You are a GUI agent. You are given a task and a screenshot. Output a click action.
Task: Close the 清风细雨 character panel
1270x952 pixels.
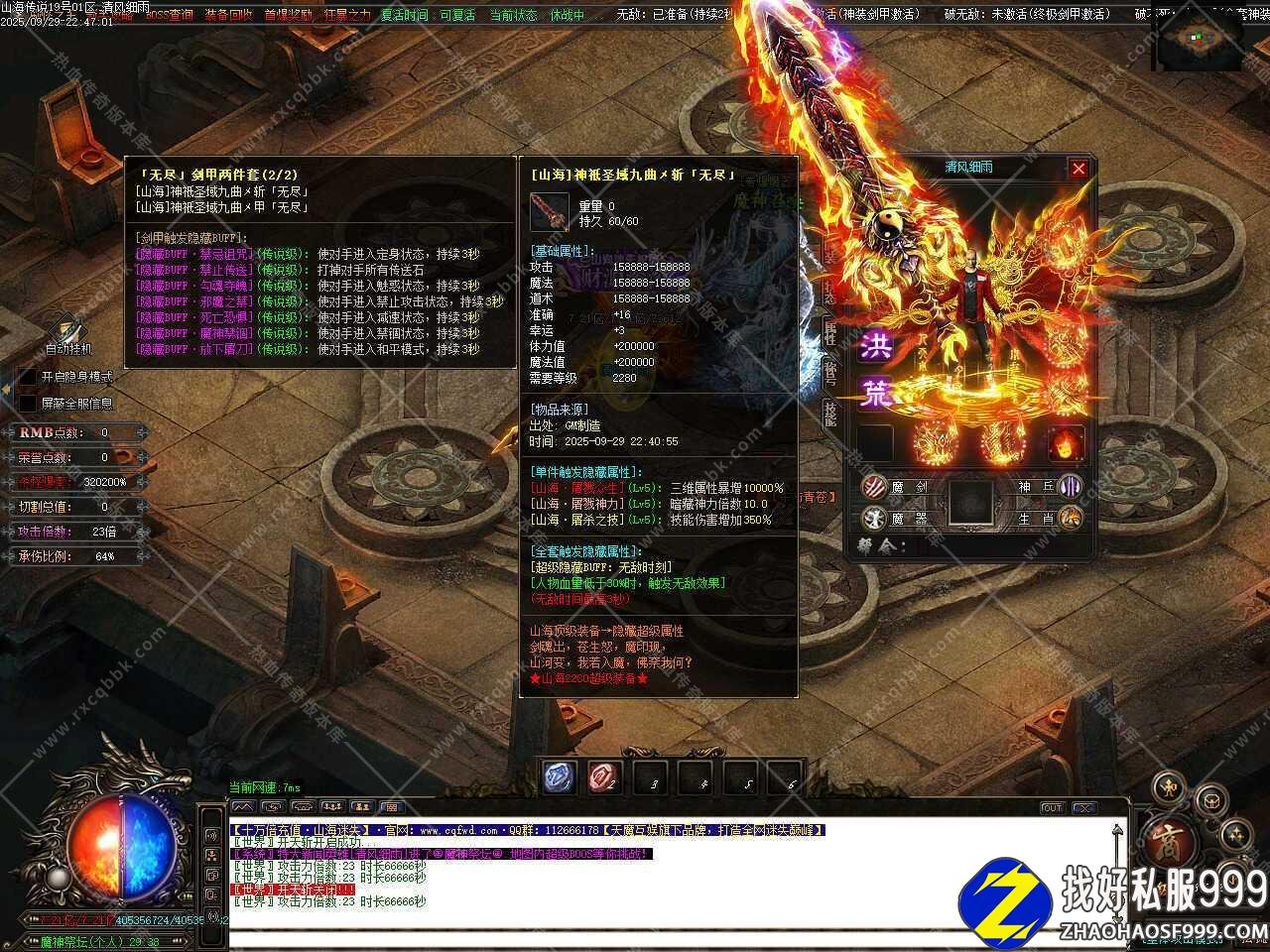[x=1079, y=169]
